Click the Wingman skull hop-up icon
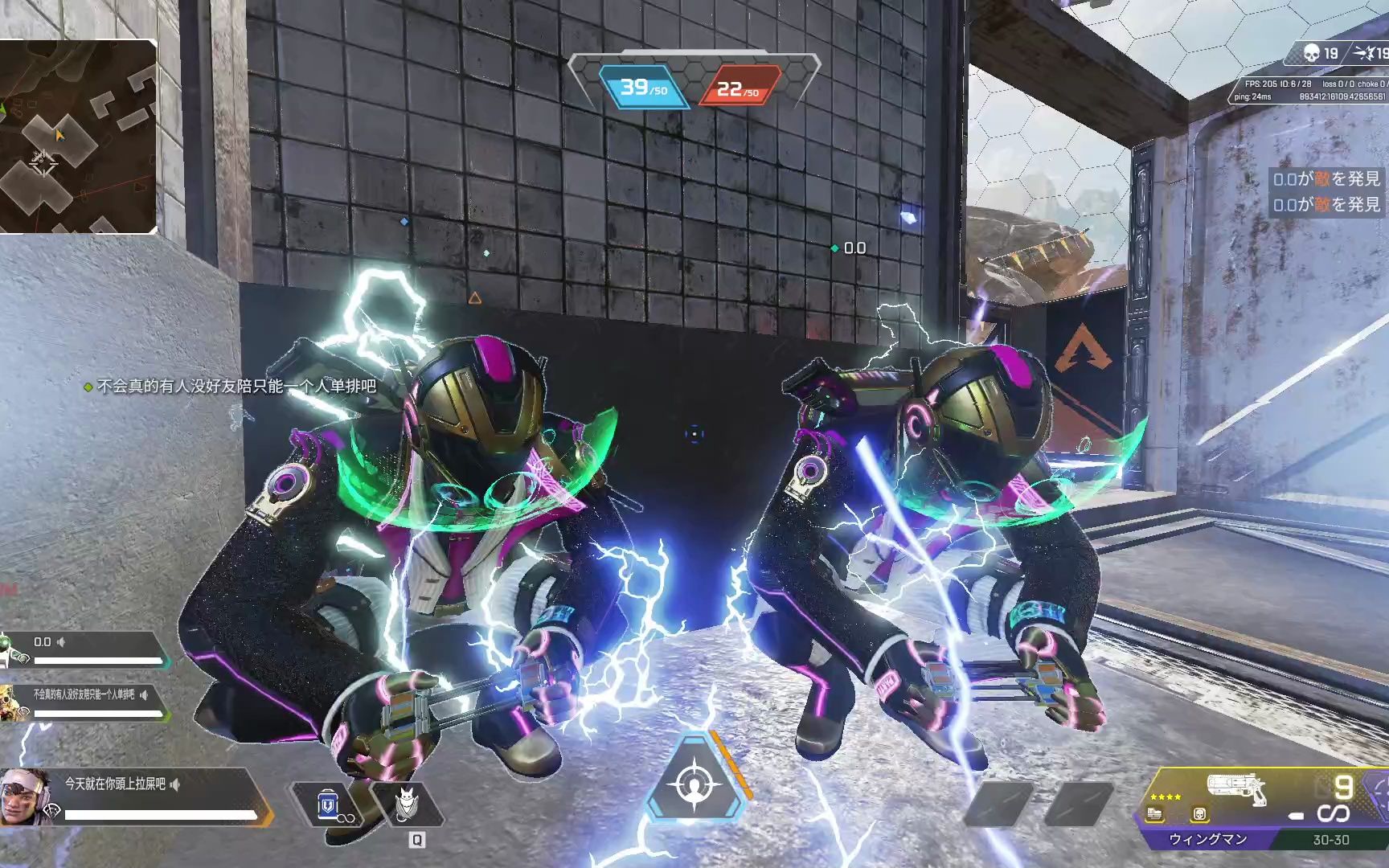This screenshot has width=1389, height=868. tap(1199, 814)
